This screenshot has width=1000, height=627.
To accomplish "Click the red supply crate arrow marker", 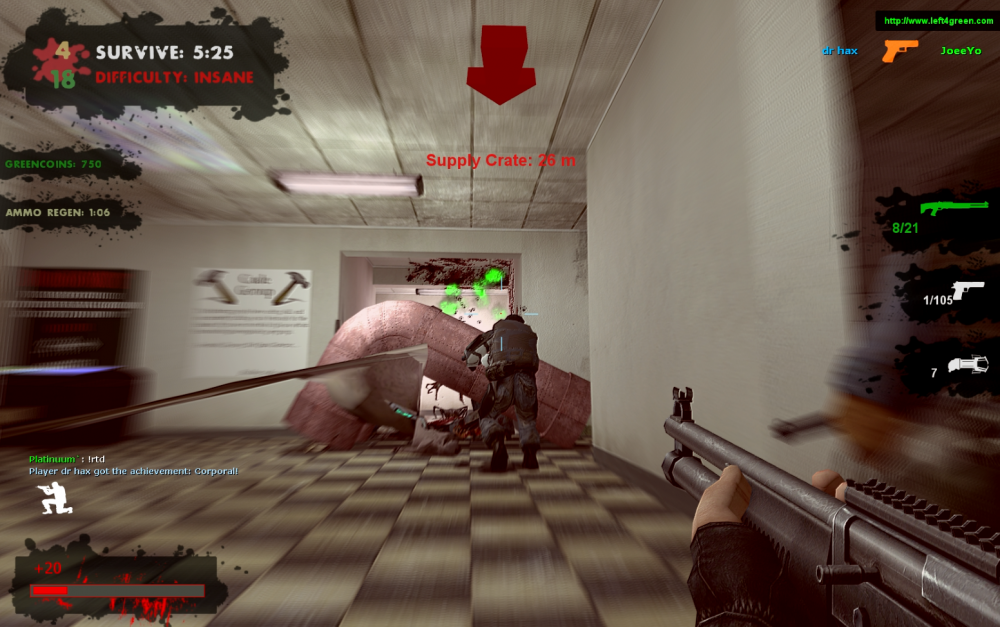I will 502,66.
